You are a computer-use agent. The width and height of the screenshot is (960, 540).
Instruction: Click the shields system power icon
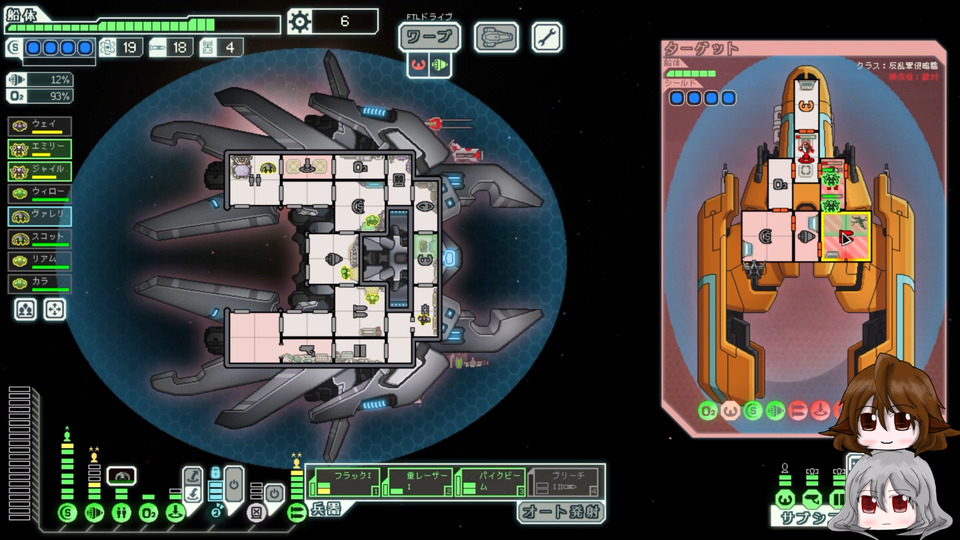tap(67, 513)
